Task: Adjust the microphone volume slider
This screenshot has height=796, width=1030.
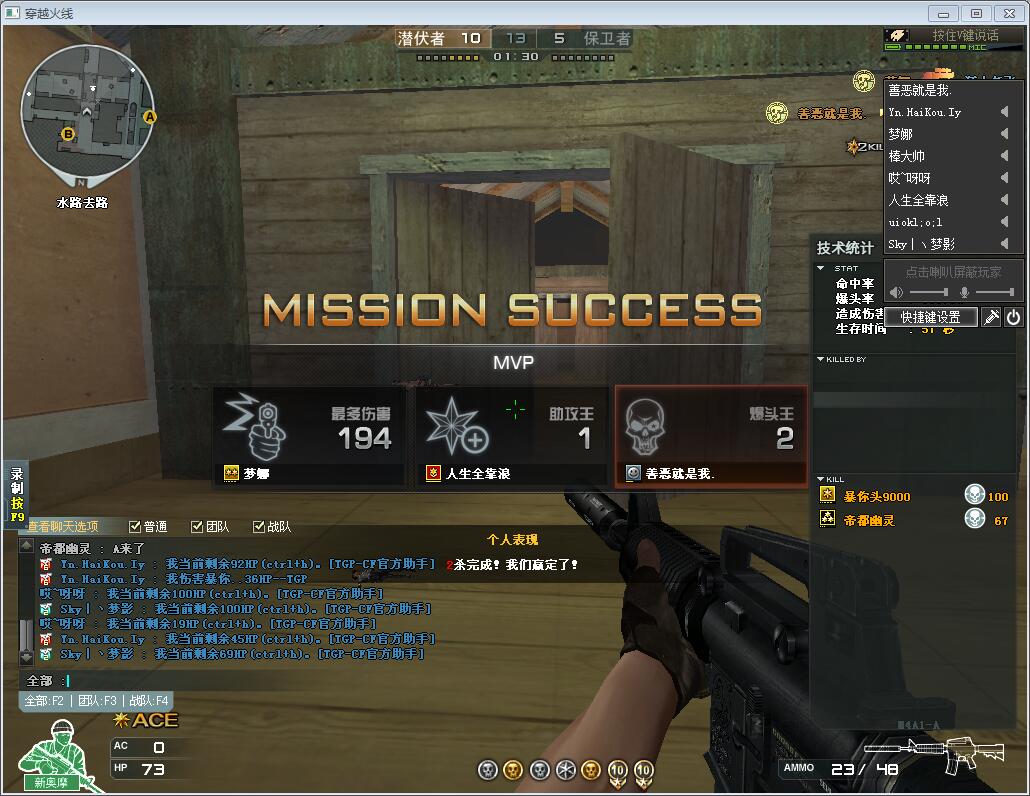Action: click(994, 292)
